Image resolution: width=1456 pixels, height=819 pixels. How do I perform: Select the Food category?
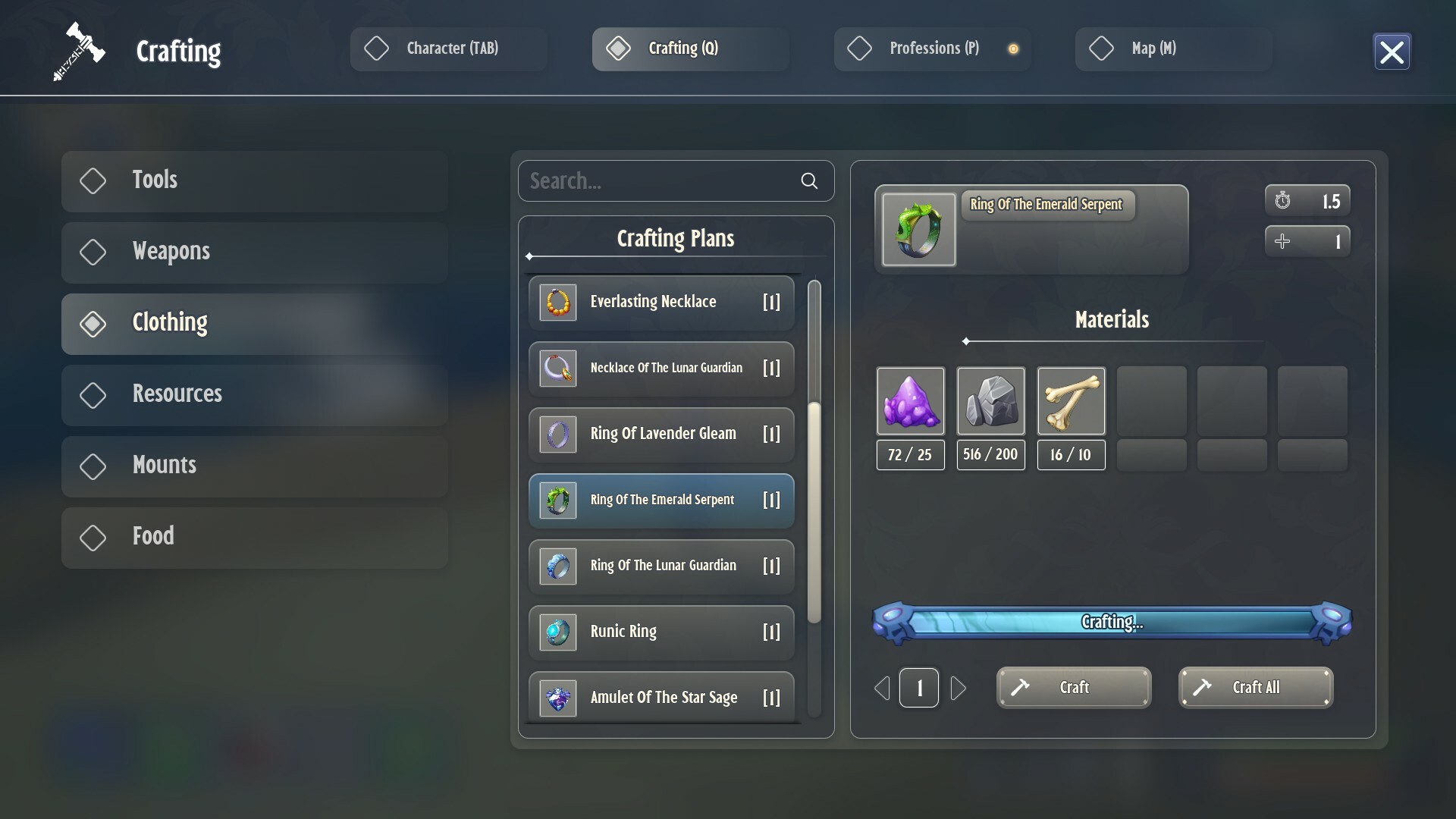point(255,537)
